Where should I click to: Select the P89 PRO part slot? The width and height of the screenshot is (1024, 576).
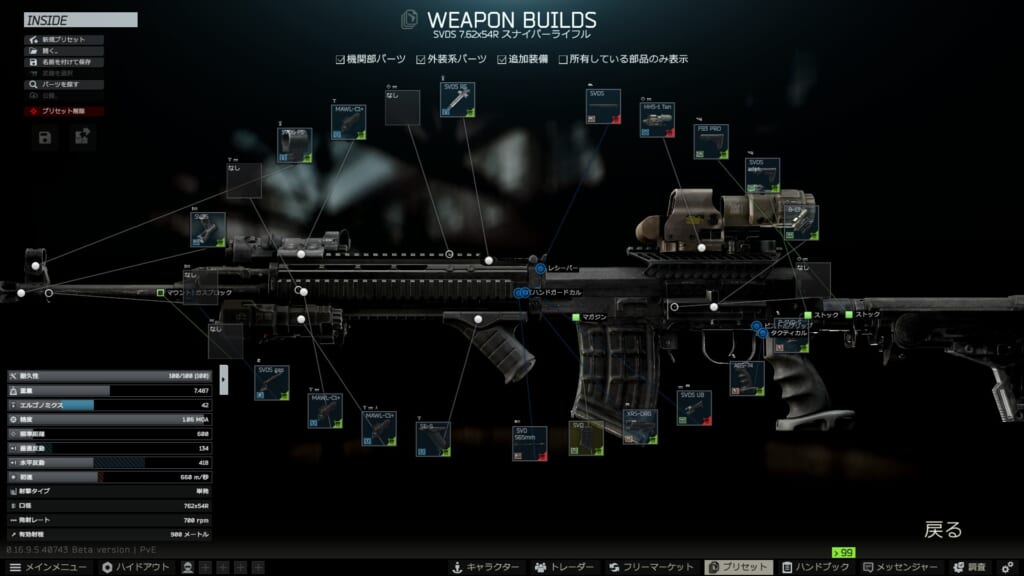[x=711, y=142]
